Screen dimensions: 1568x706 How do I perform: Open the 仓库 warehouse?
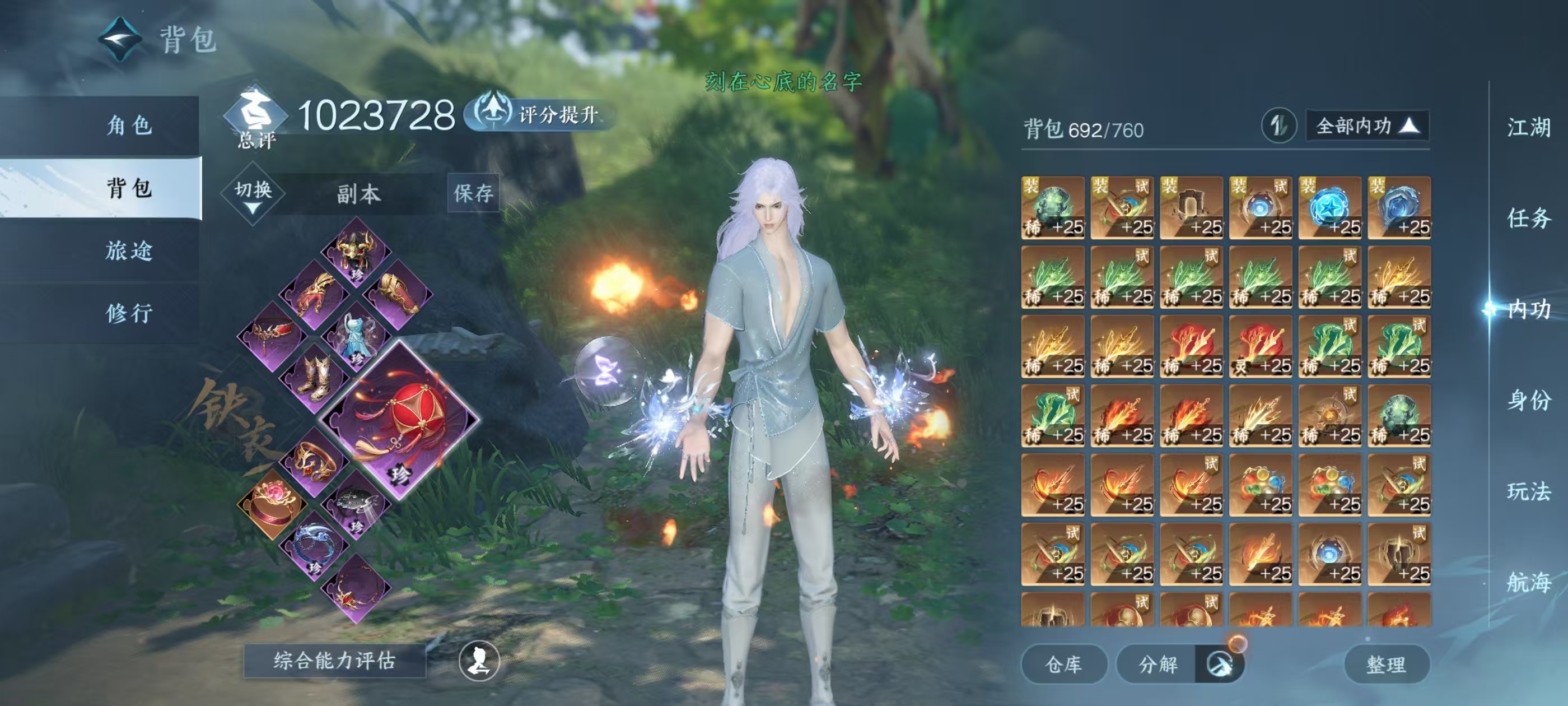tap(1063, 664)
